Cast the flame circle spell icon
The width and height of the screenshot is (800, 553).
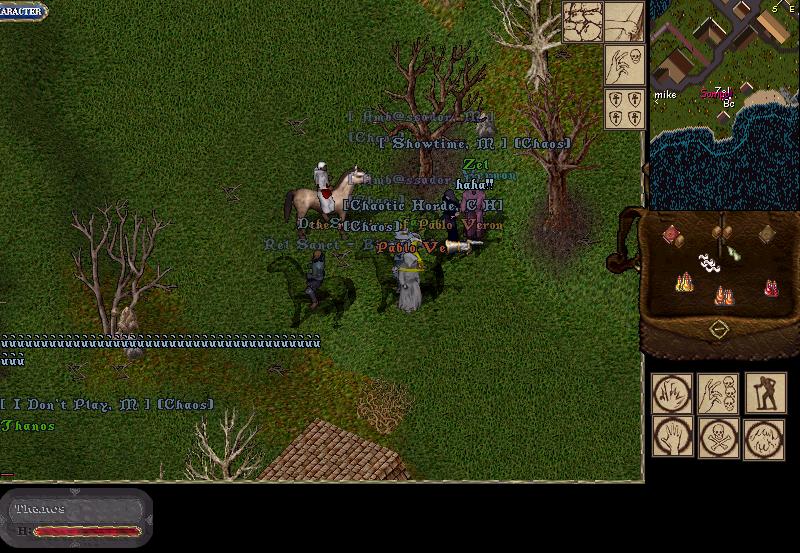coord(764,438)
